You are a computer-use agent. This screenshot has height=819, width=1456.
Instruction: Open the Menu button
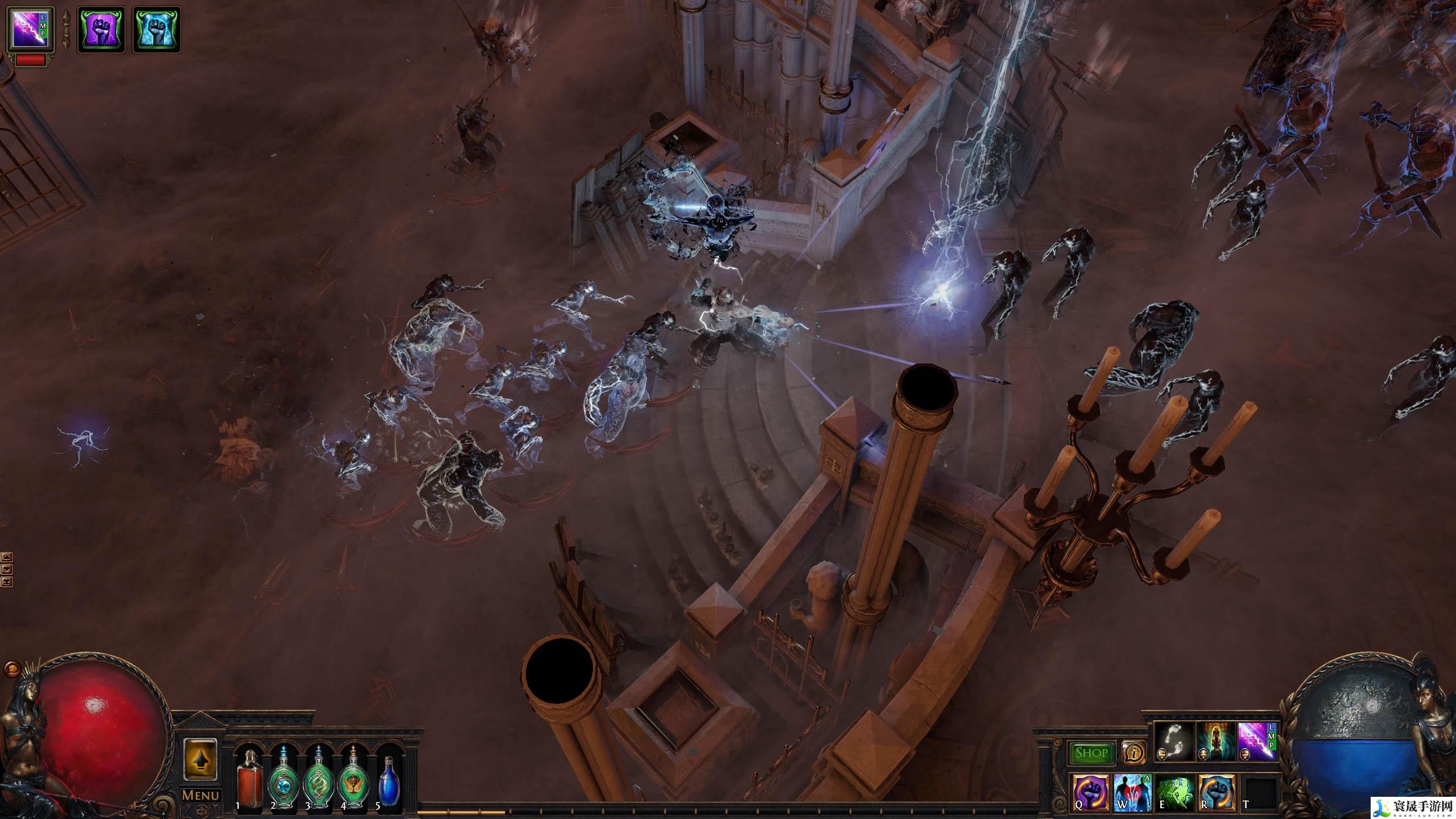click(200, 796)
